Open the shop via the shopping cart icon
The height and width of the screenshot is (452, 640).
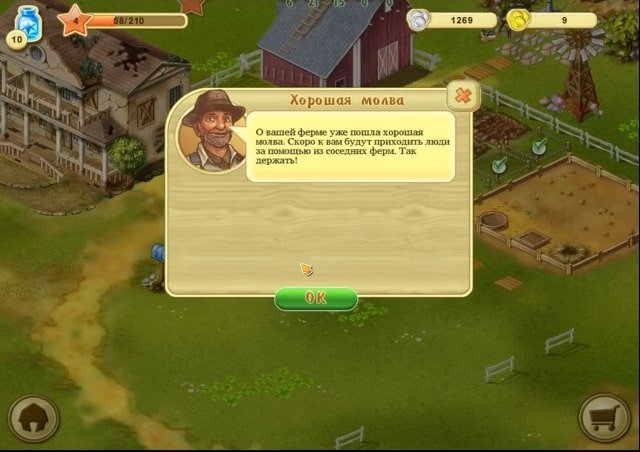[605, 418]
